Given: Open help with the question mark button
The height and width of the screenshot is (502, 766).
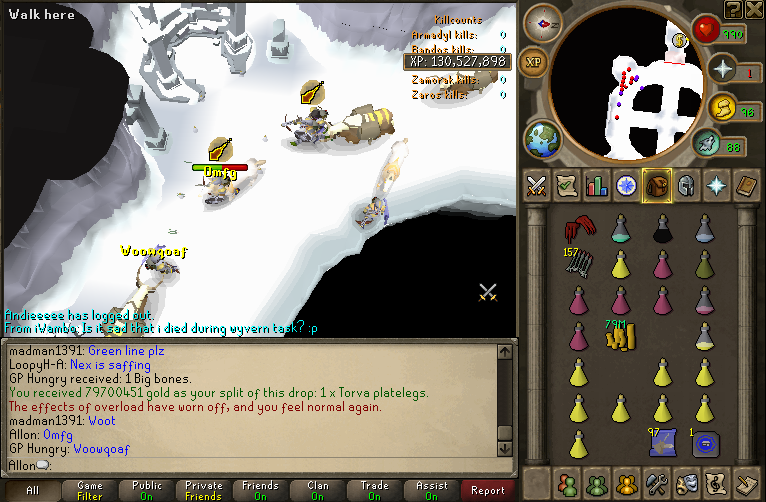Looking at the screenshot, I should 734,9.
